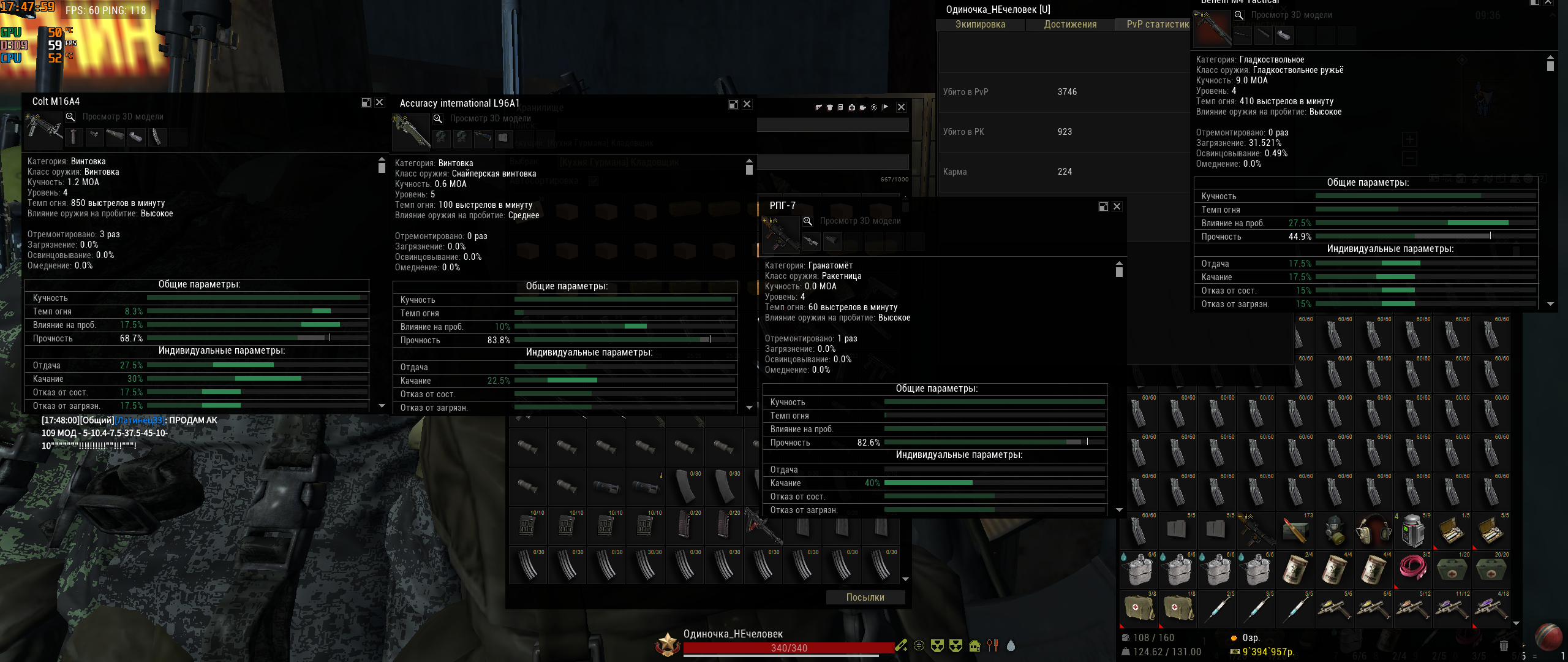Select the full 20/20 first aid kit
This screenshot has width=1568, height=662.
(x=1491, y=569)
